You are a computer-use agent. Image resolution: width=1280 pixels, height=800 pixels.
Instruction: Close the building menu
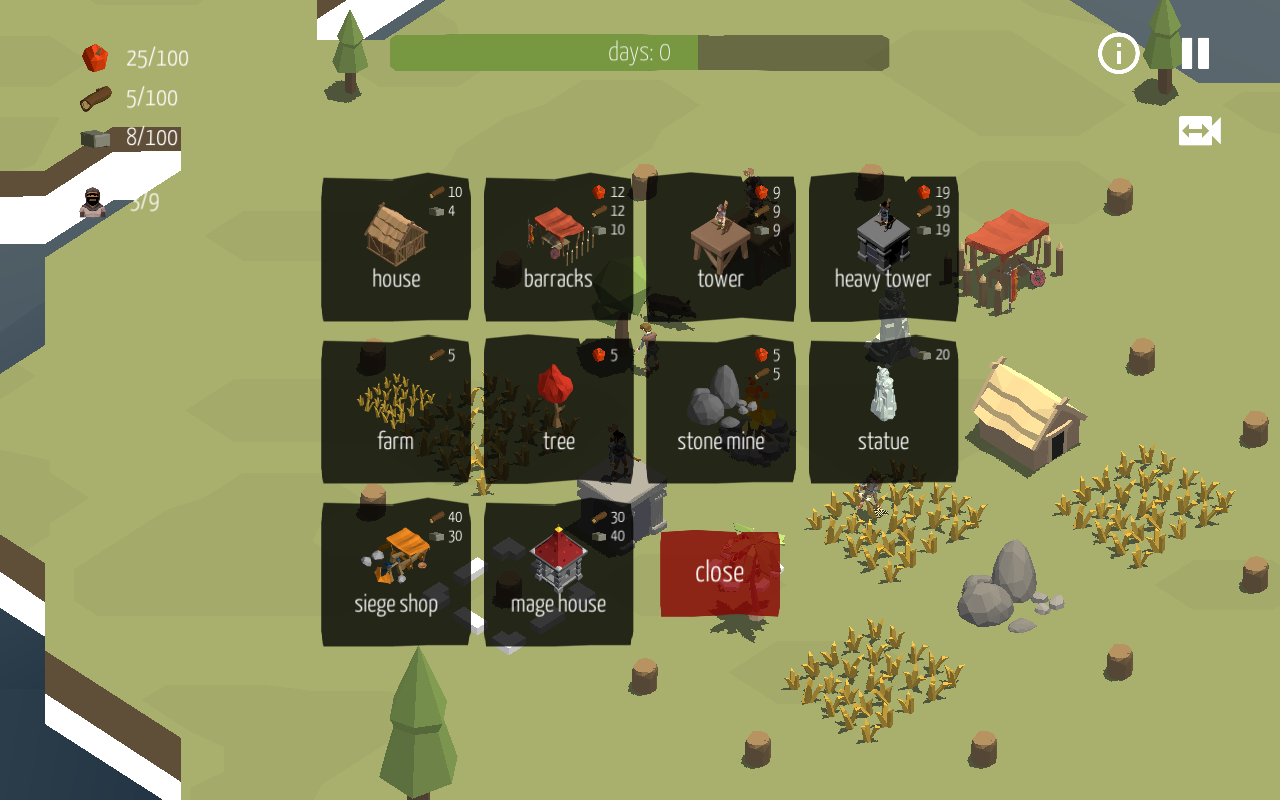(x=720, y=573)
